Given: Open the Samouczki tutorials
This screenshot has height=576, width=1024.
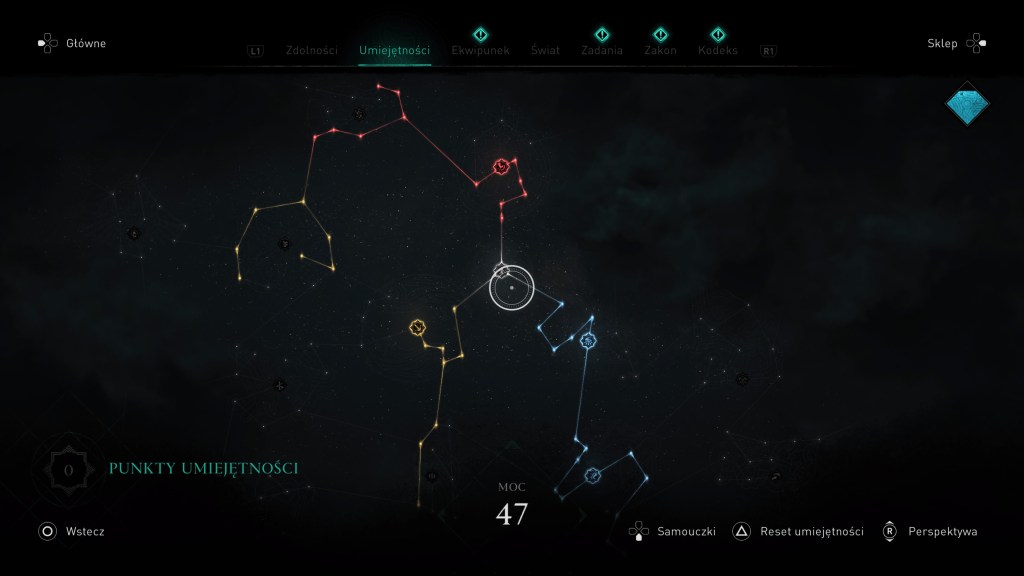Looking at the screenshot, I should 674,532.
